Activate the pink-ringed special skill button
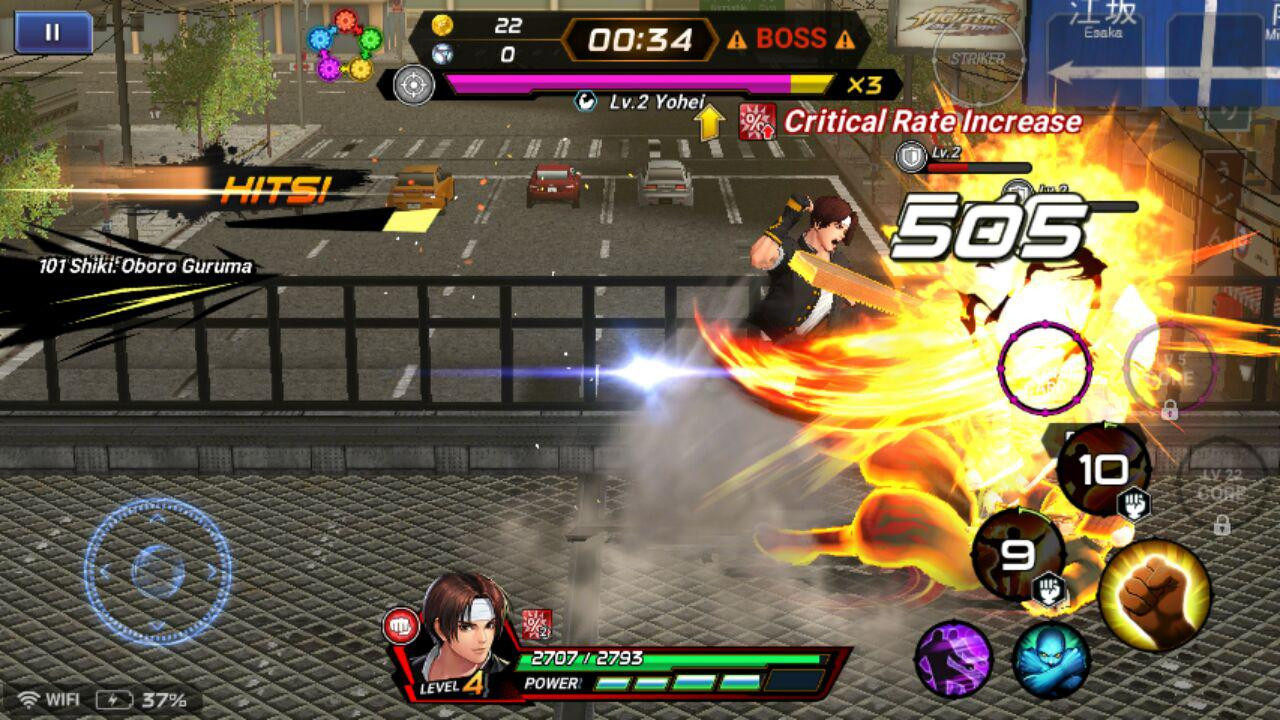1280x720 pixels. 1044,367
